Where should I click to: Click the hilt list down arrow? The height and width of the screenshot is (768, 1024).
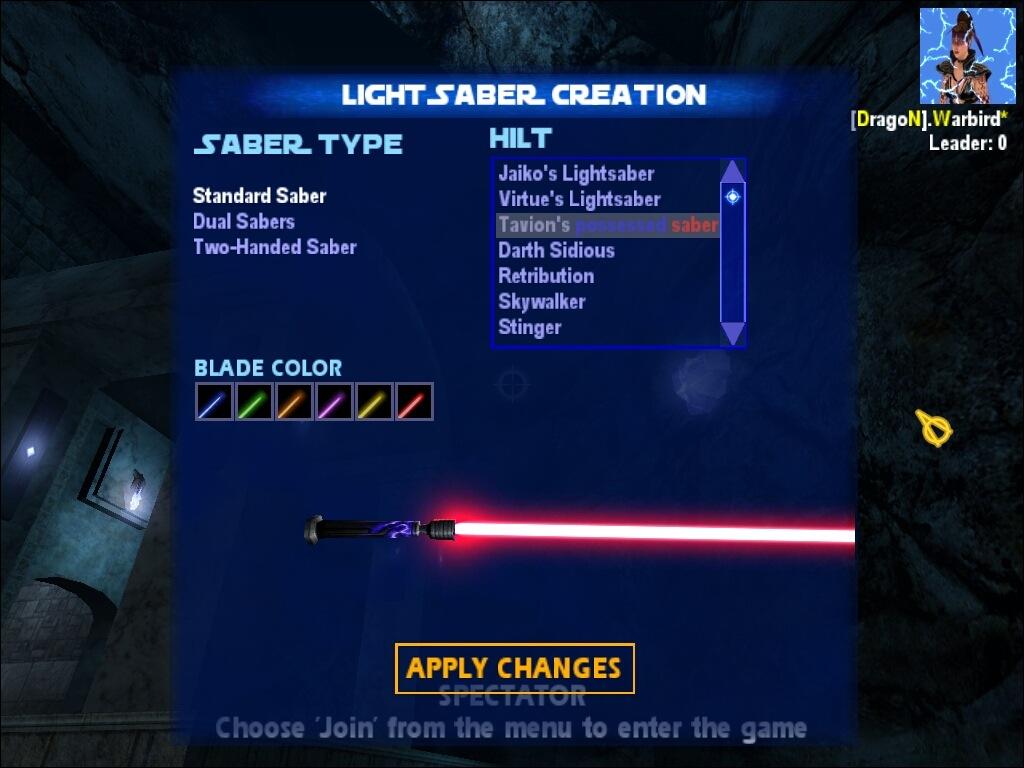733,333
